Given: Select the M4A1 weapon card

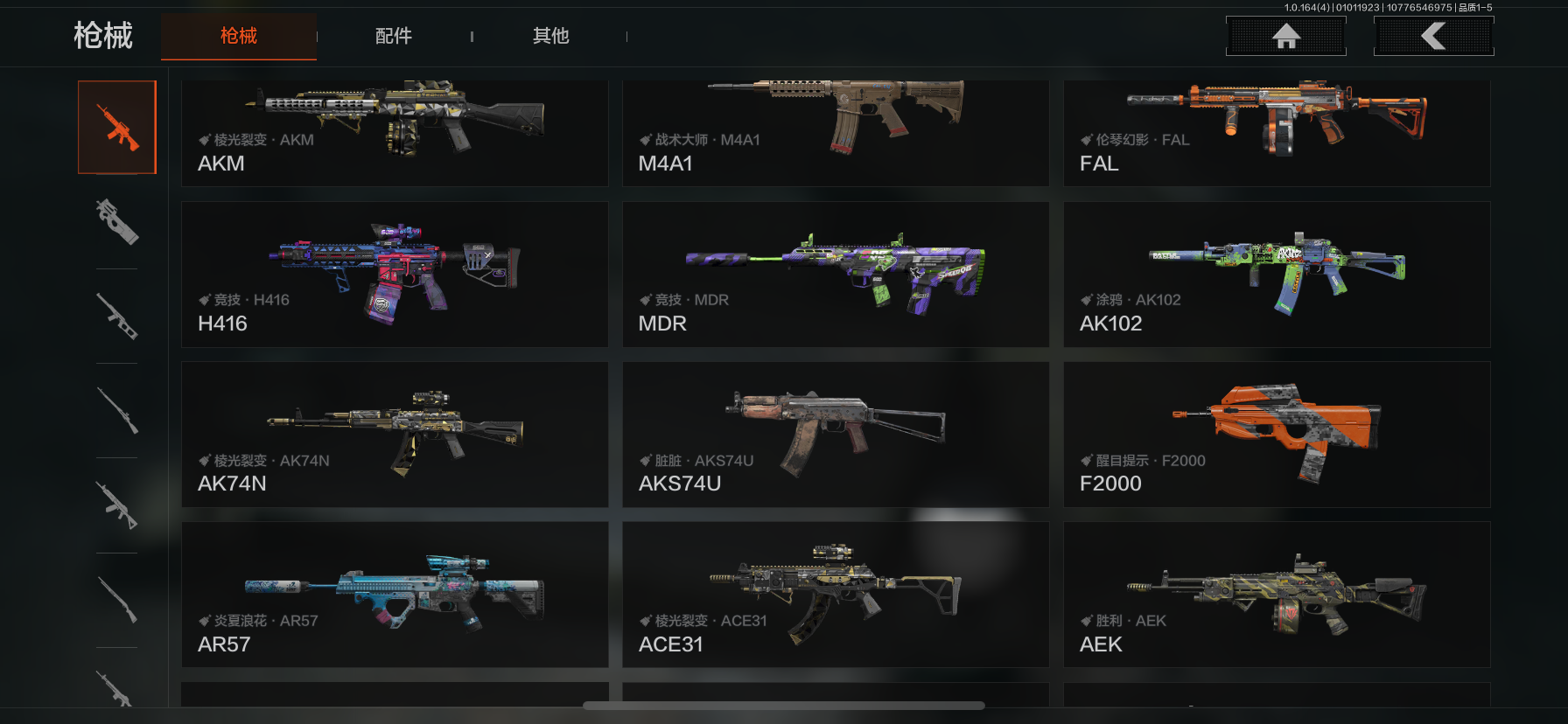Looking at the screenshot, I should coord(836,133).
